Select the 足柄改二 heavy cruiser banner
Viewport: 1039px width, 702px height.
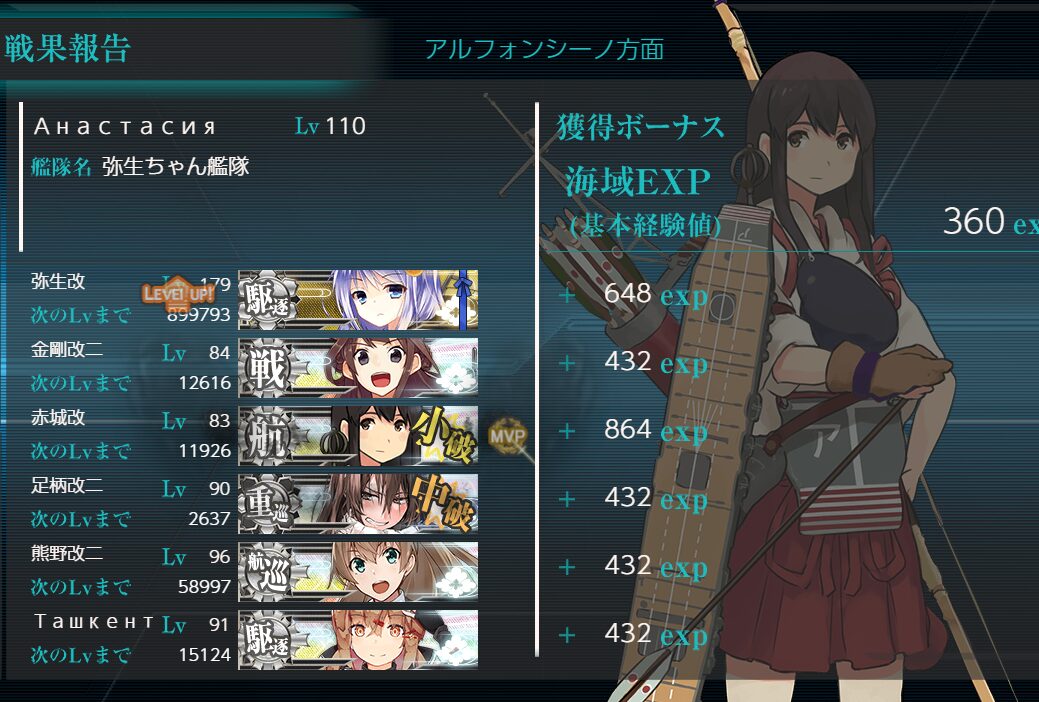(x=358, y=503)
